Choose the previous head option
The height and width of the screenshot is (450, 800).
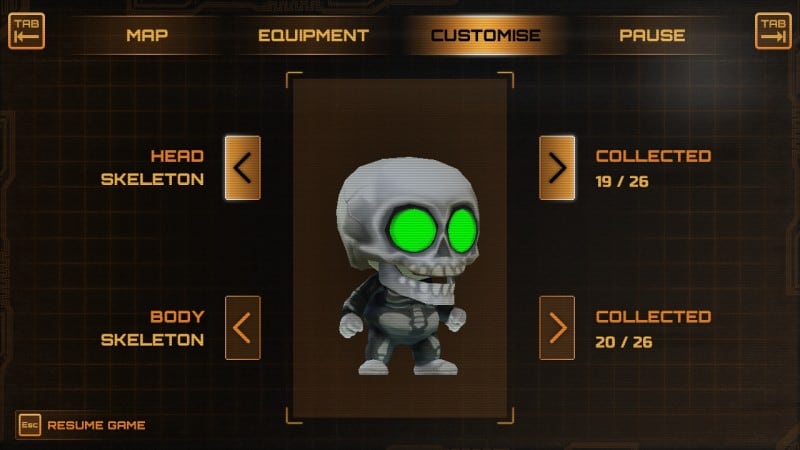242,168
